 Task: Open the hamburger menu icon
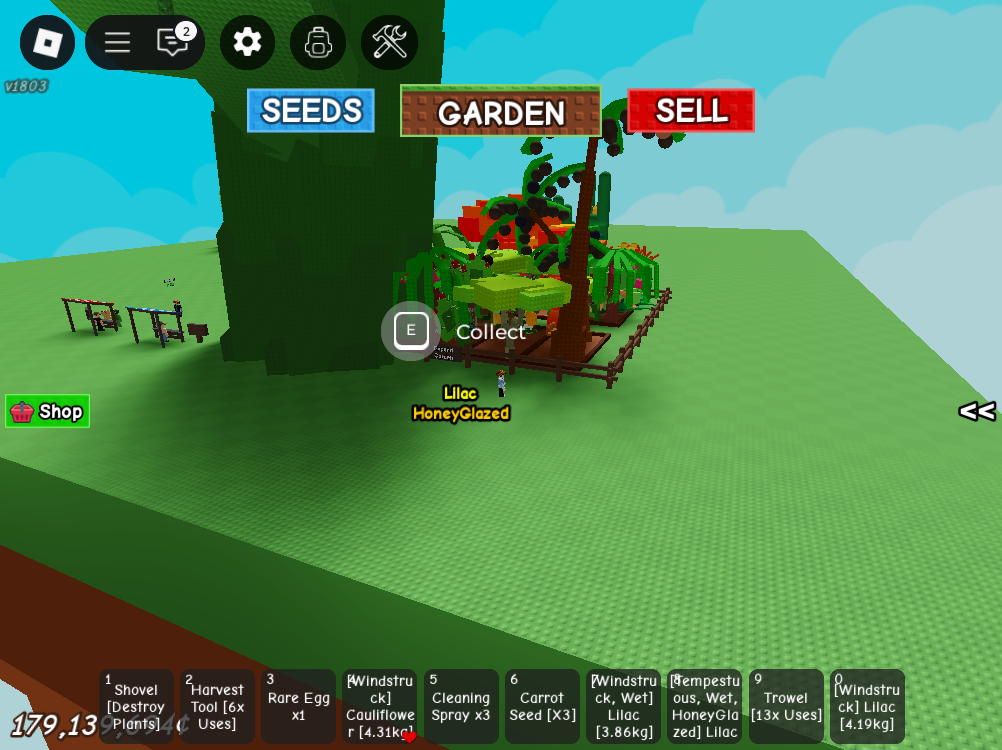pyautogui.click(x=118, y=42)
